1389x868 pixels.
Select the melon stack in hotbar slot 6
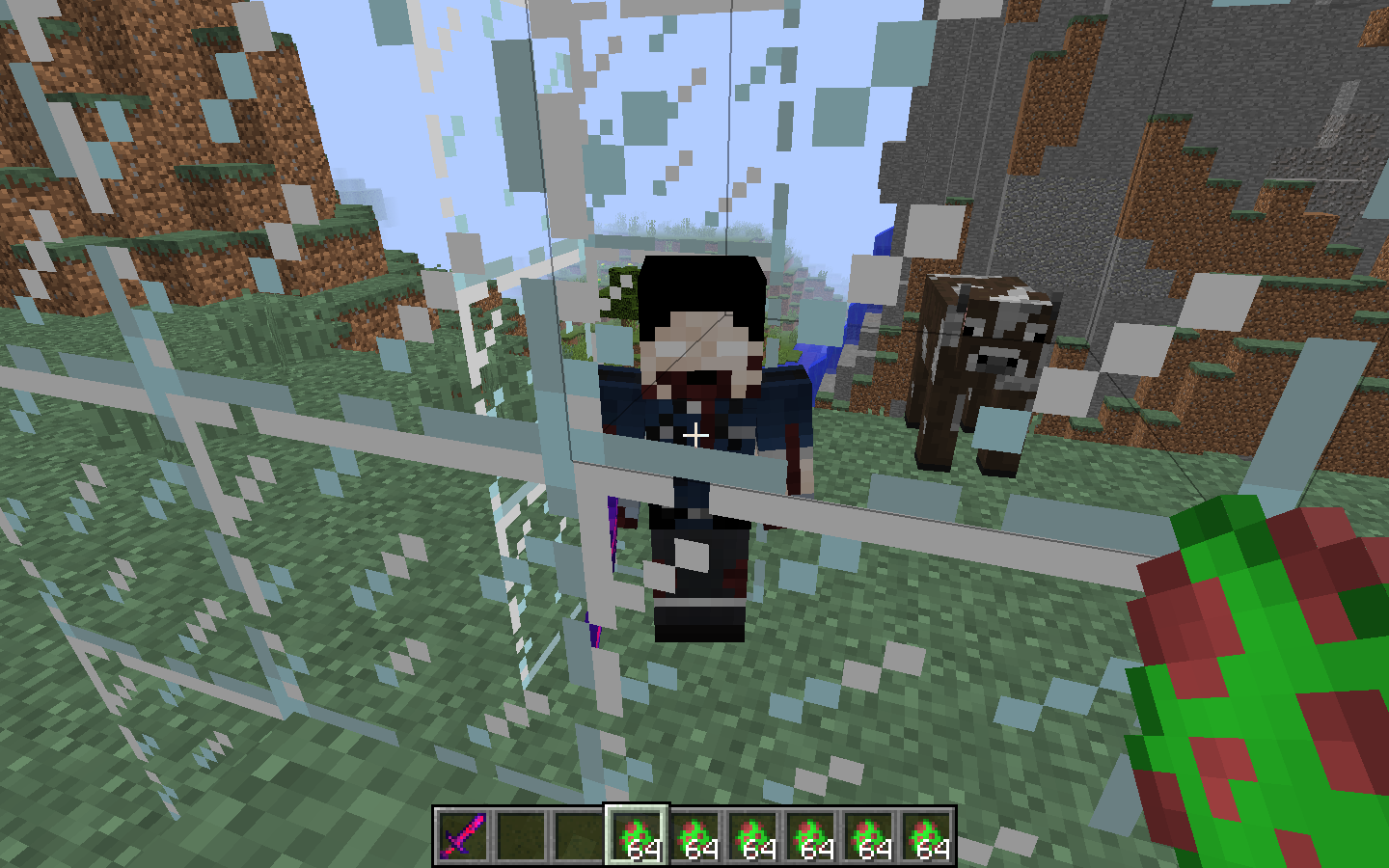754,837
